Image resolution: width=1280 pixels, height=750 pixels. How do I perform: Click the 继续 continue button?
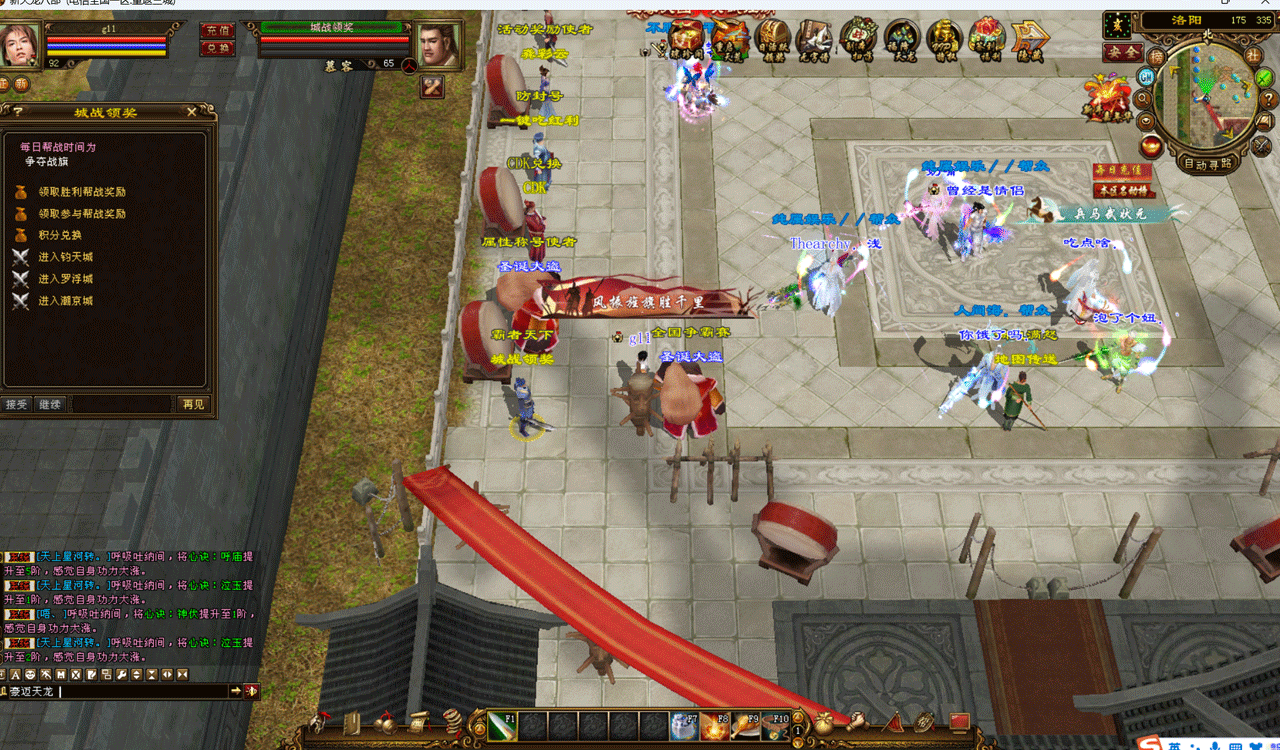point(49,405)
